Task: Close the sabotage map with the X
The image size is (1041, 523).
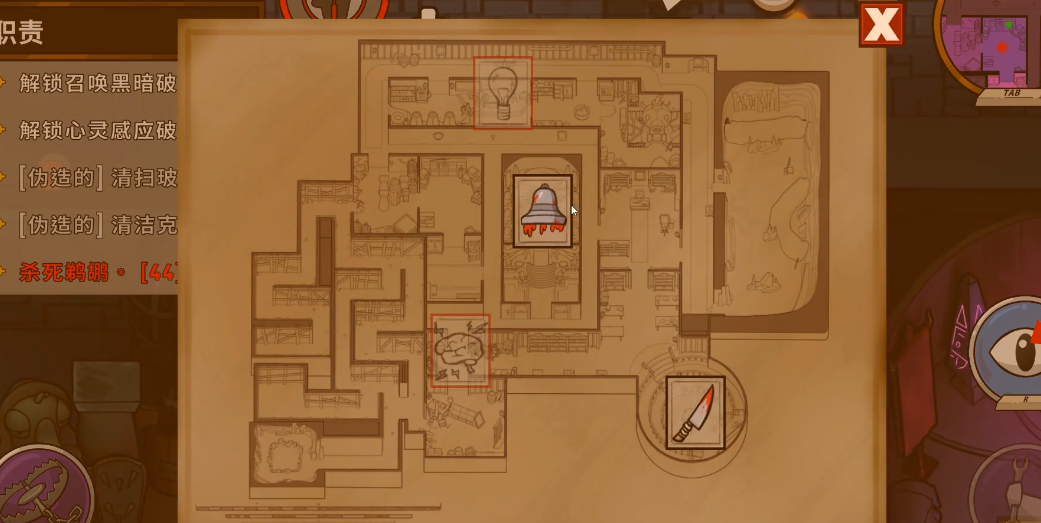Action: (x=881, y=25)
